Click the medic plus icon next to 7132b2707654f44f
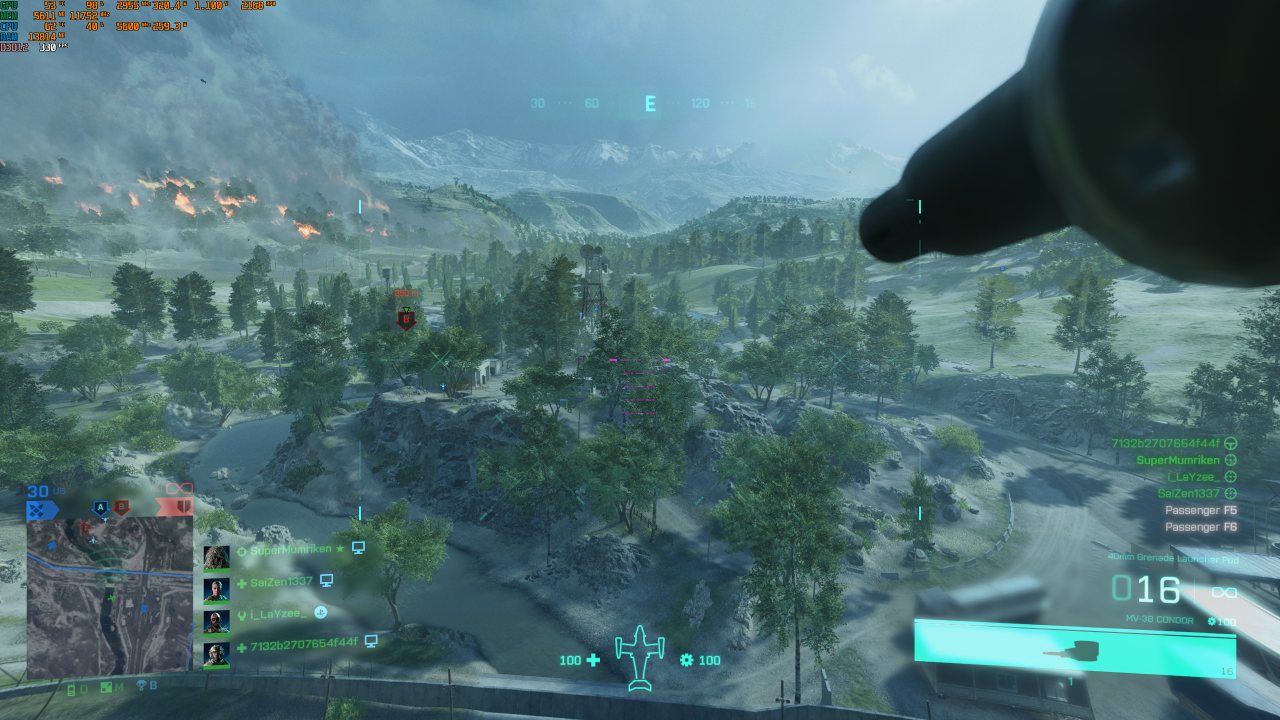This screenshot has width=1280, height=720. point(242,645)
